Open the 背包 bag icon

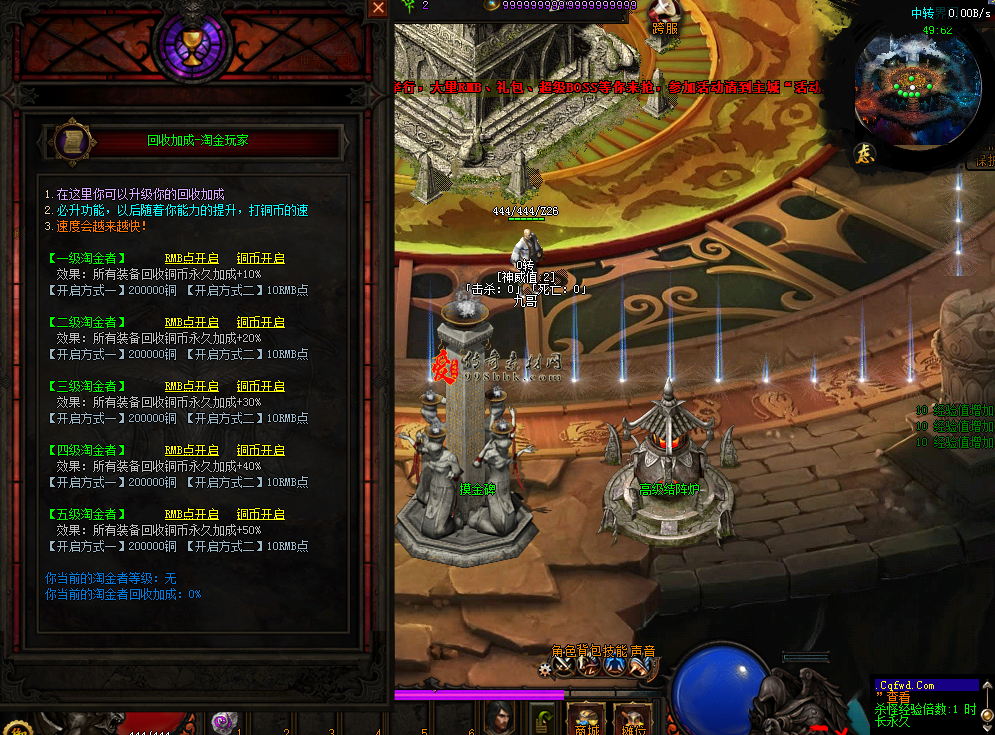click(x=590, y=666)
